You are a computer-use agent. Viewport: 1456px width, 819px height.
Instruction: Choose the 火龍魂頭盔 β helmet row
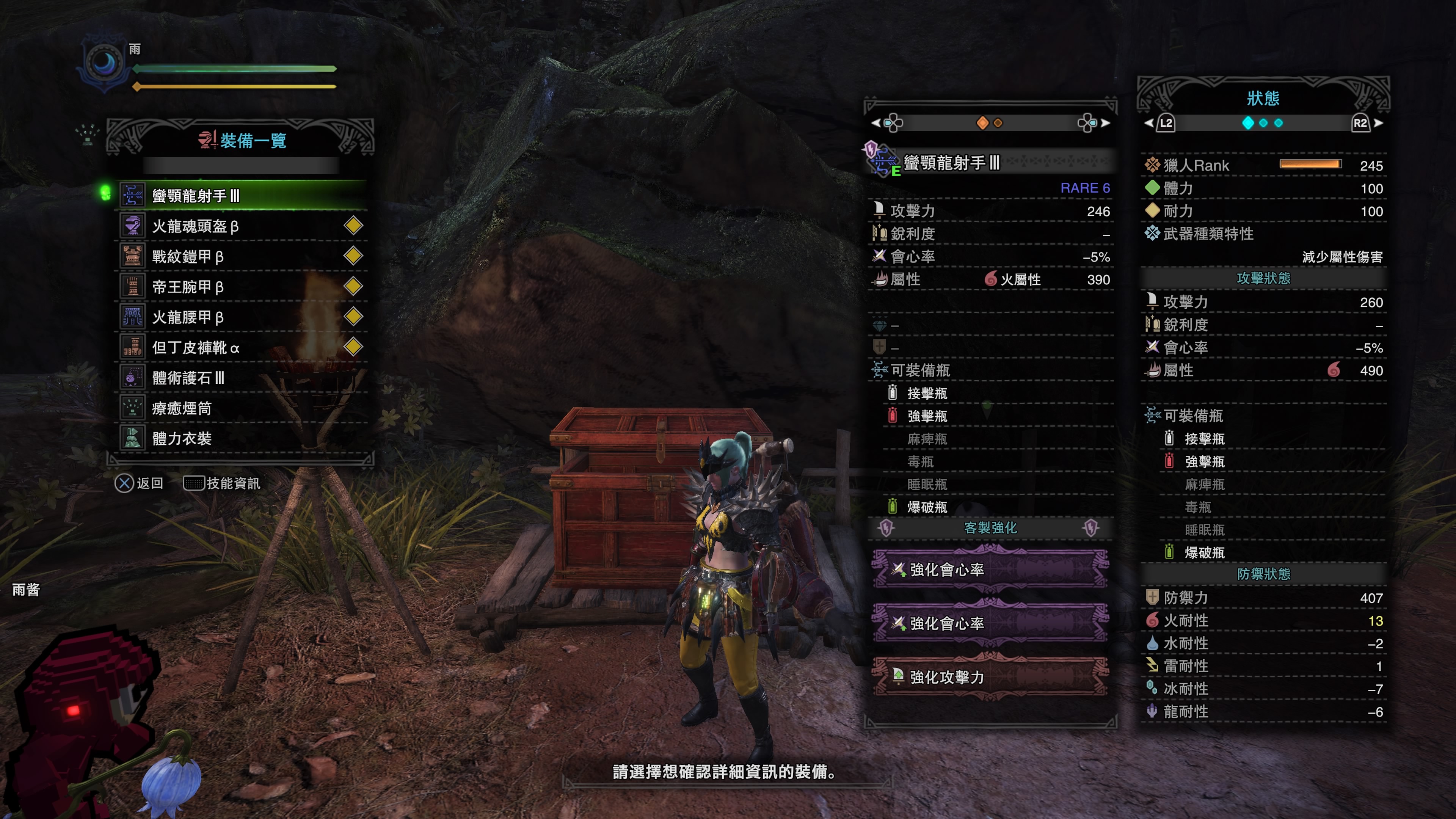[x=243, y=226]
